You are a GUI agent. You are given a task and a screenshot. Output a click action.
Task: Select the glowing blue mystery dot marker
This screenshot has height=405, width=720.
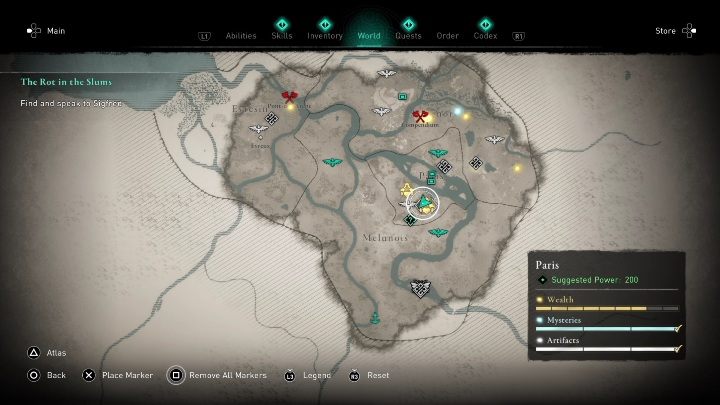click(x=458, y=110)
